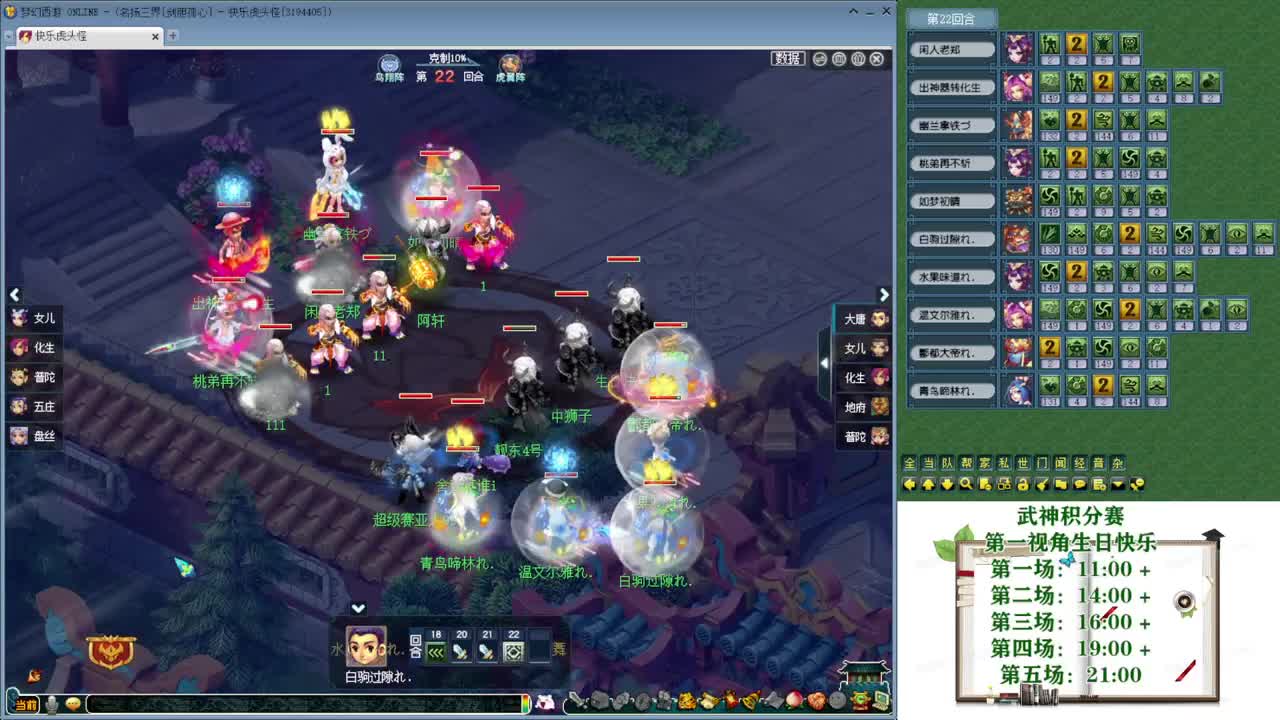
Task: Select the 女儿 sect entry on left panel
Action: [x=38, y=318]
